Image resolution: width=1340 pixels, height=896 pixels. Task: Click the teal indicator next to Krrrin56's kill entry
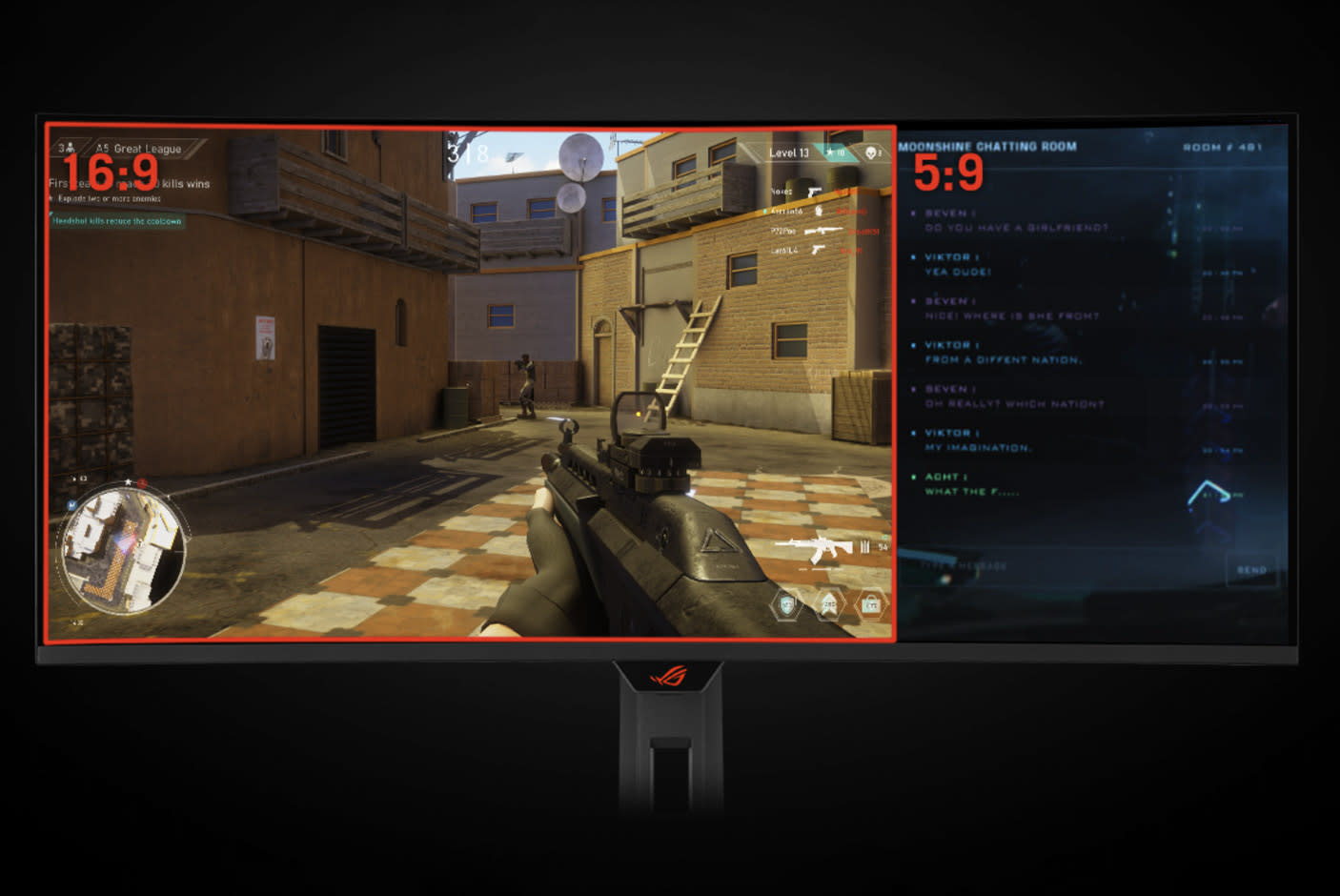[764, 211]
